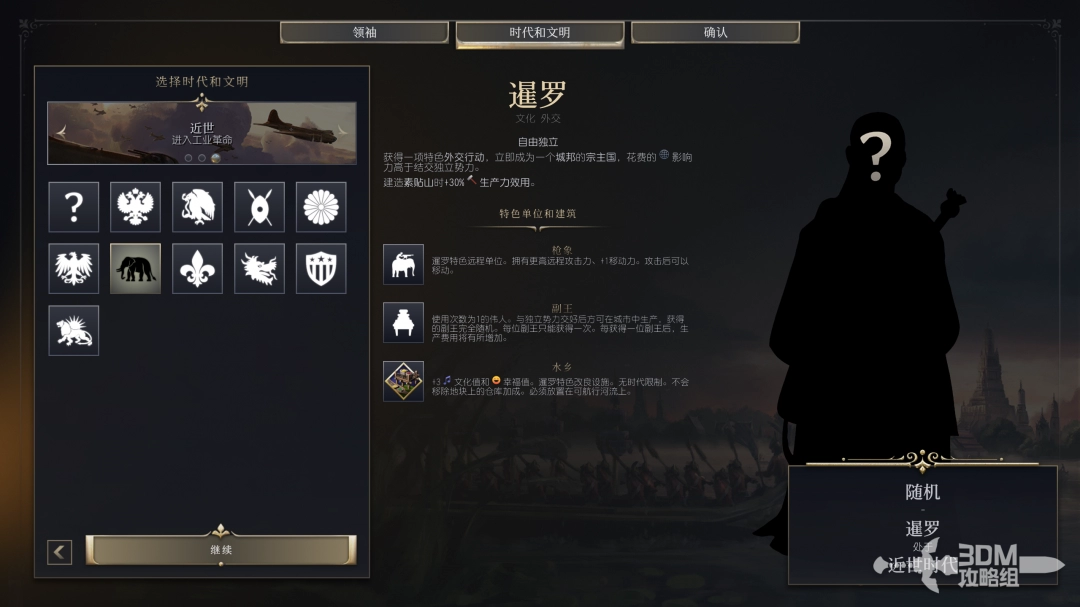Switch to the 领袖 leader tab
The image size is (1080, 607).
[364, 33]
